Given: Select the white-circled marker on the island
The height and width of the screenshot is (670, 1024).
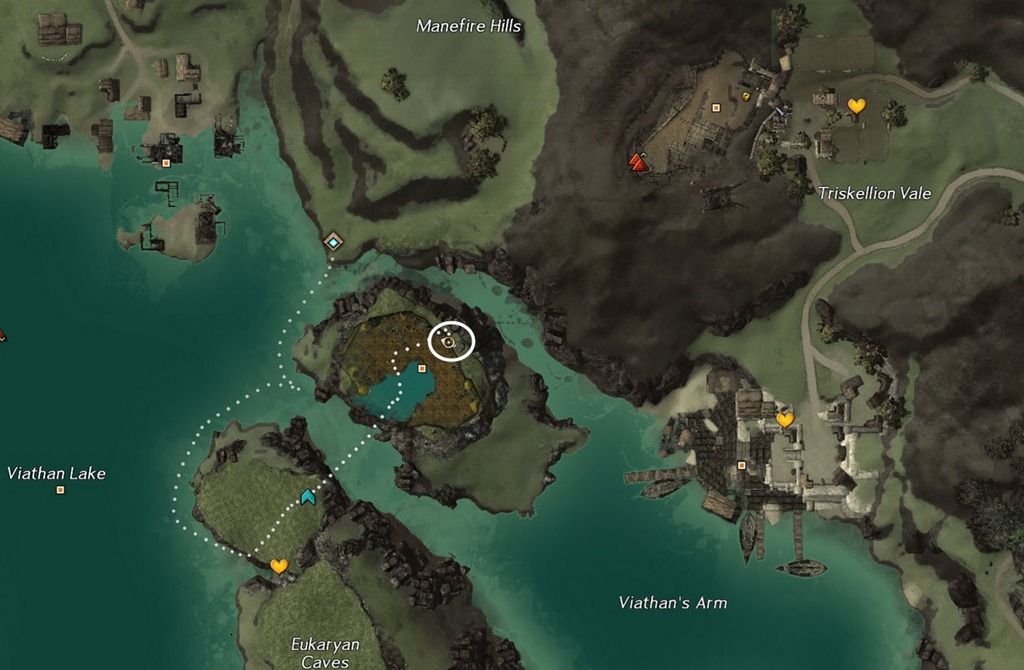Looking at the screenshot, I should [451, 342].
